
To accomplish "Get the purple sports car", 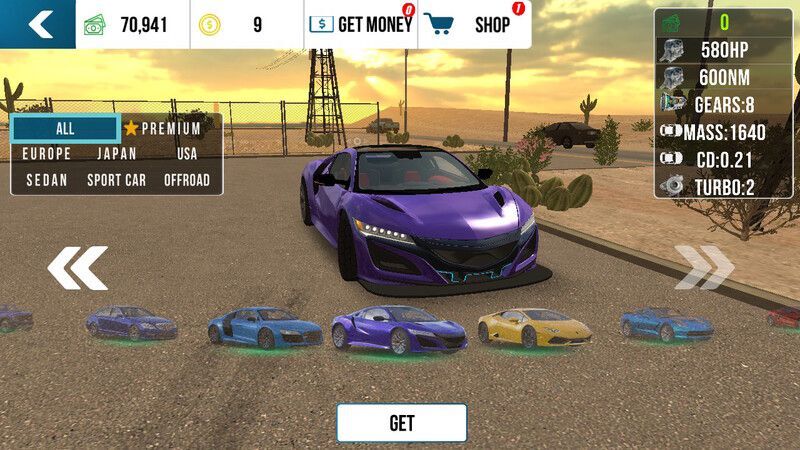I will 401,423.
